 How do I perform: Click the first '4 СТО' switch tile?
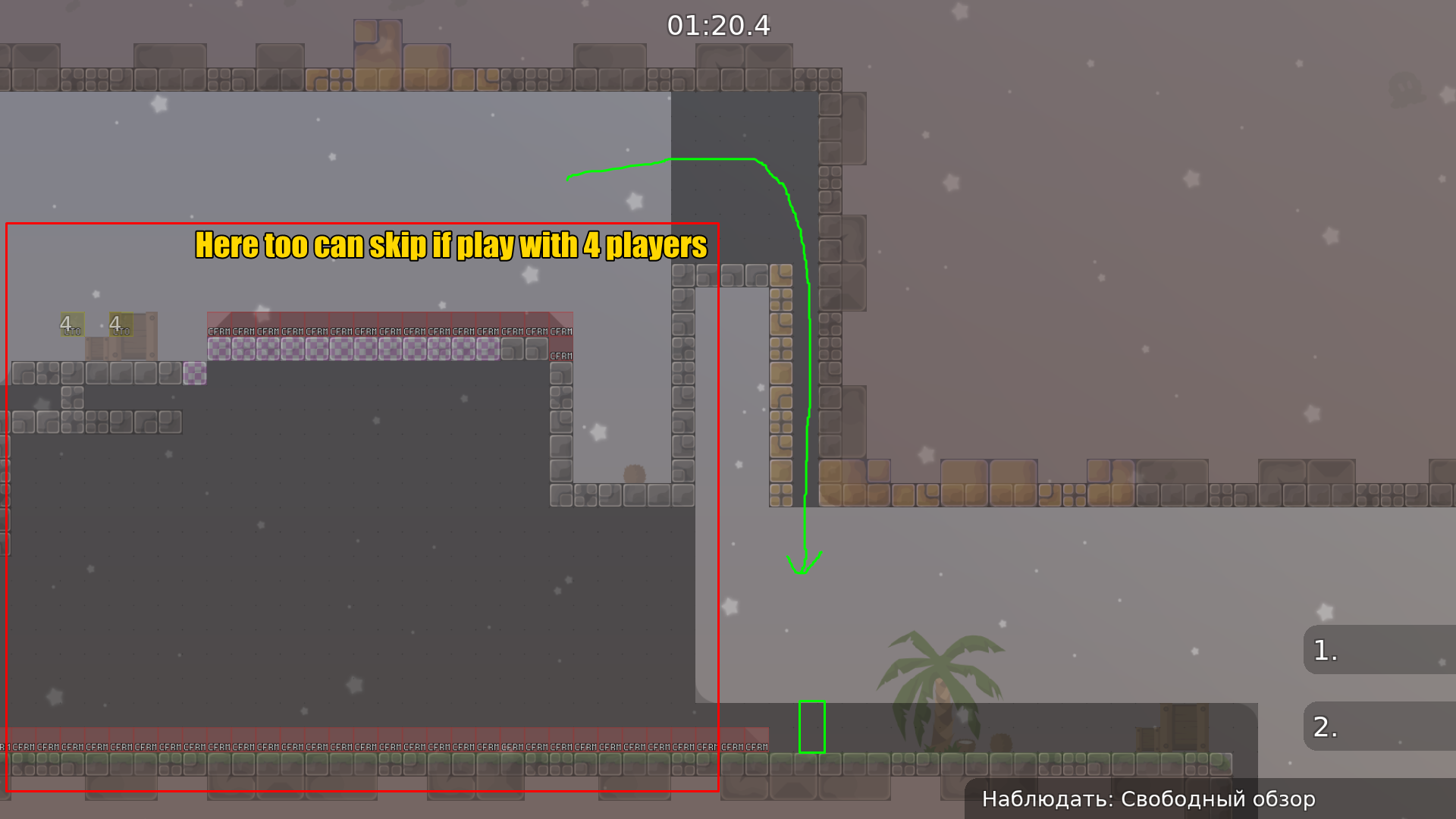[x=73, y=324]
